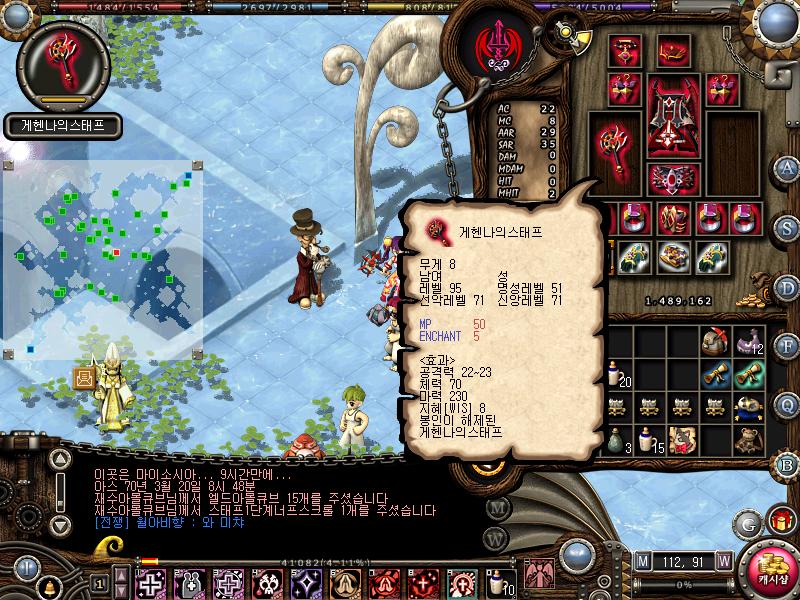Click the M button beside coordinates
The width and height of the screenshot is (800, 600).
(641, 560)
